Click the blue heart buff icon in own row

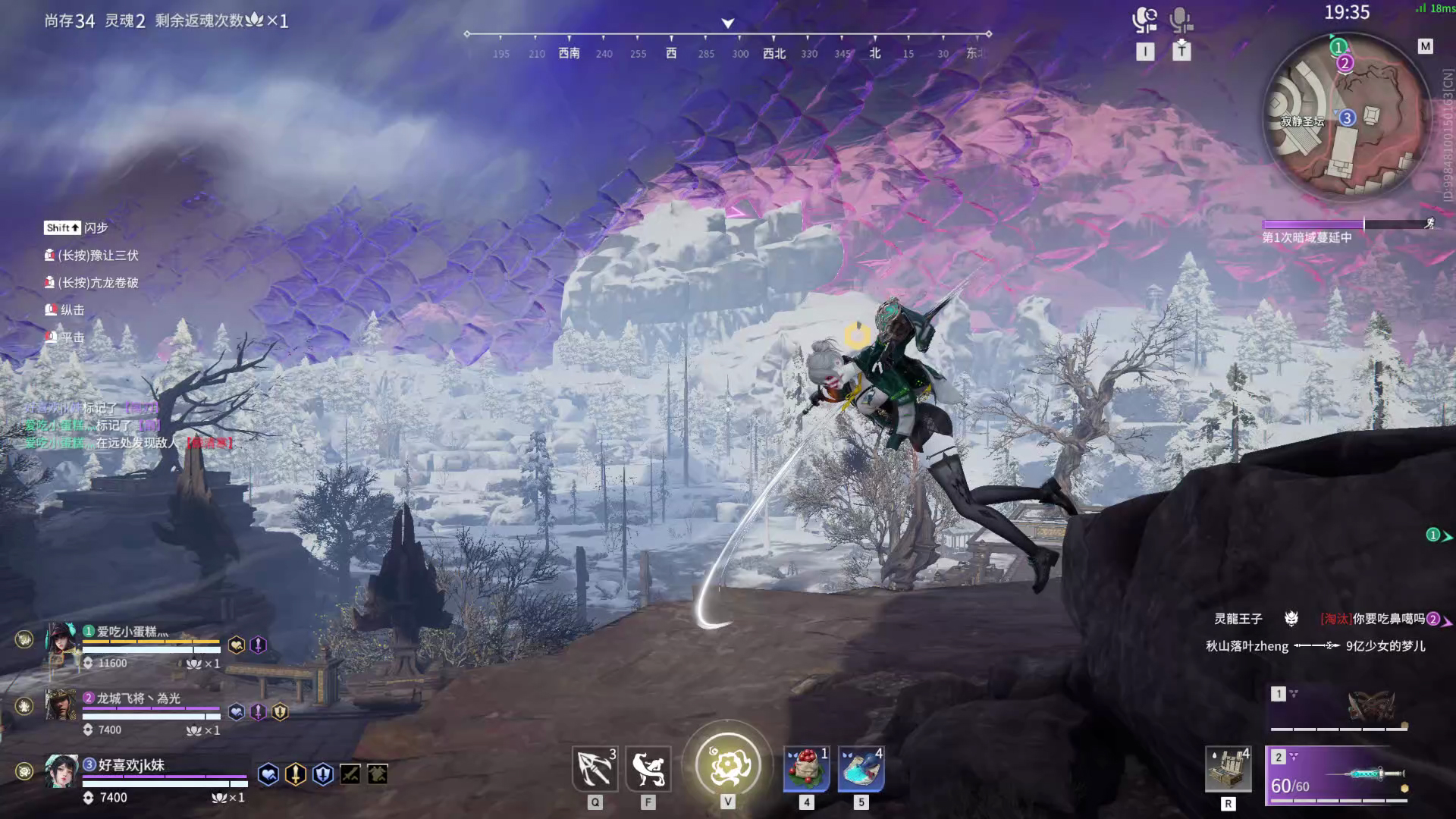tap(268, 774)
